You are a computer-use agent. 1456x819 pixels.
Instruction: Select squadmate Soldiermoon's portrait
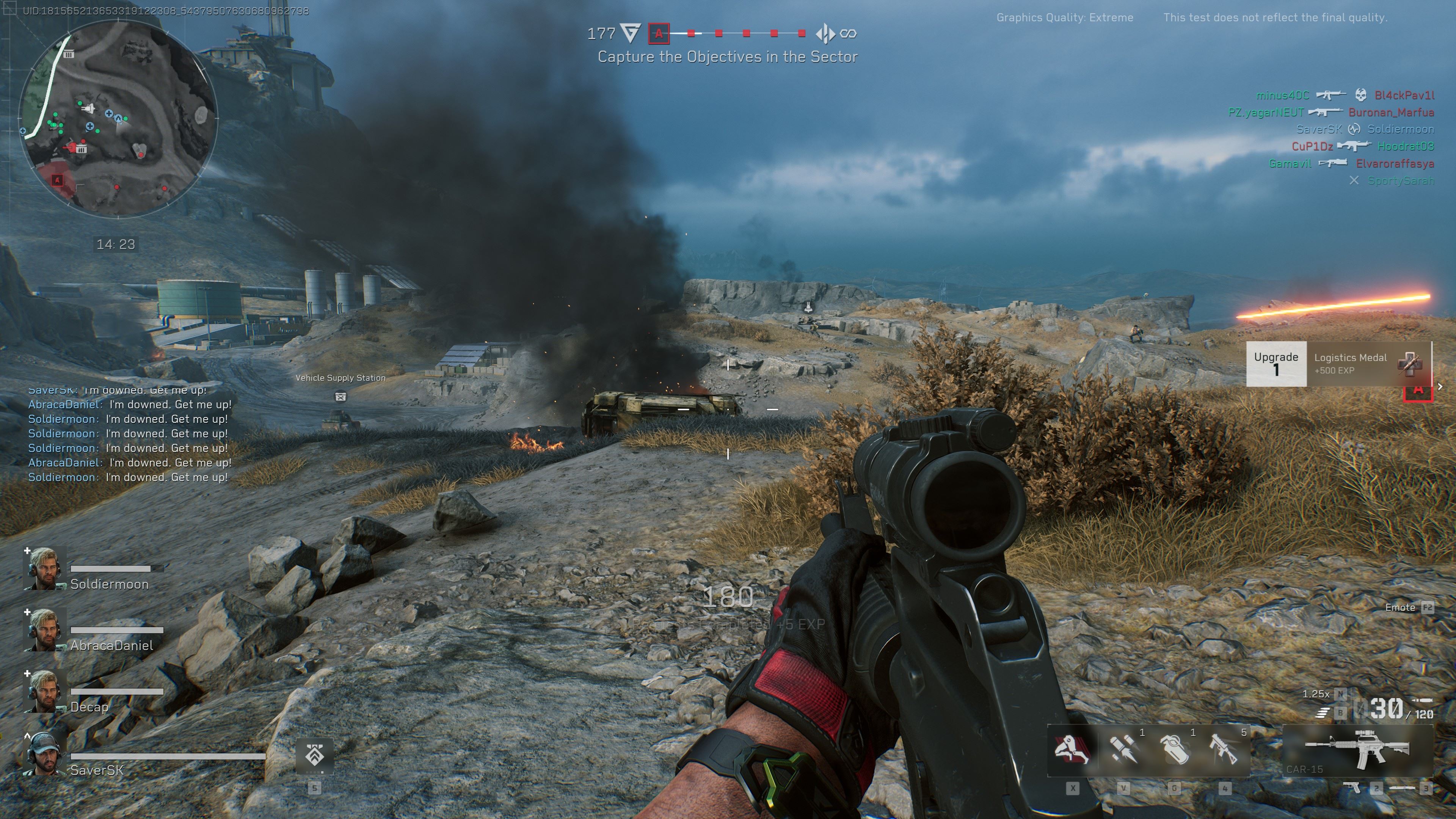(x=45, y=568)
